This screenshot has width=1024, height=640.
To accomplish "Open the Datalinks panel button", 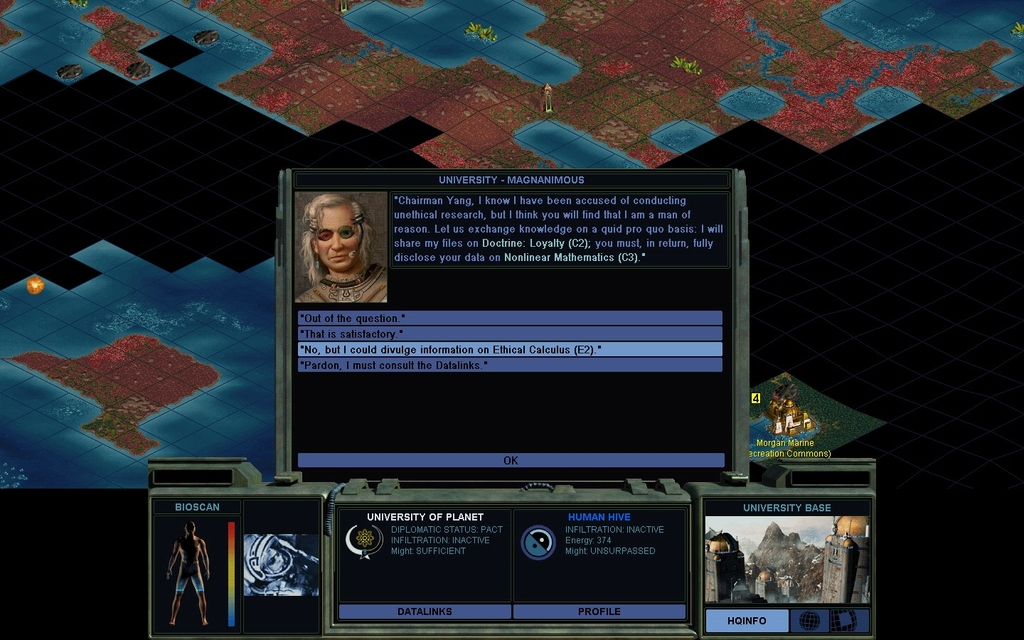I will pyautogui.click(x=425, y=611).
